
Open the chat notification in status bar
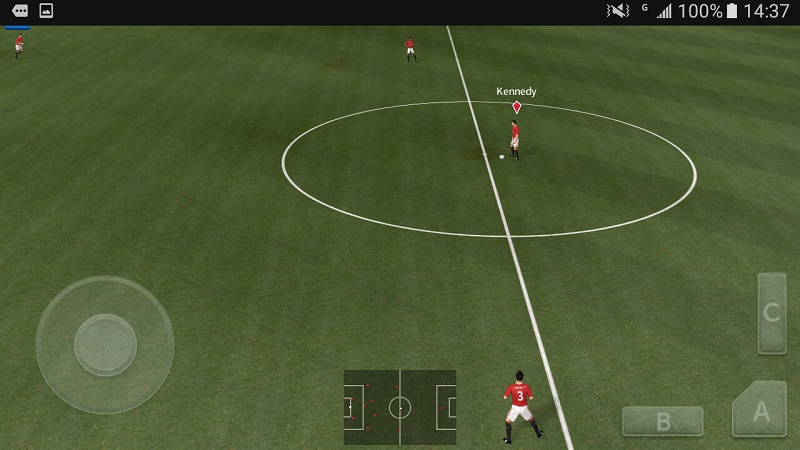pos(20,11)
